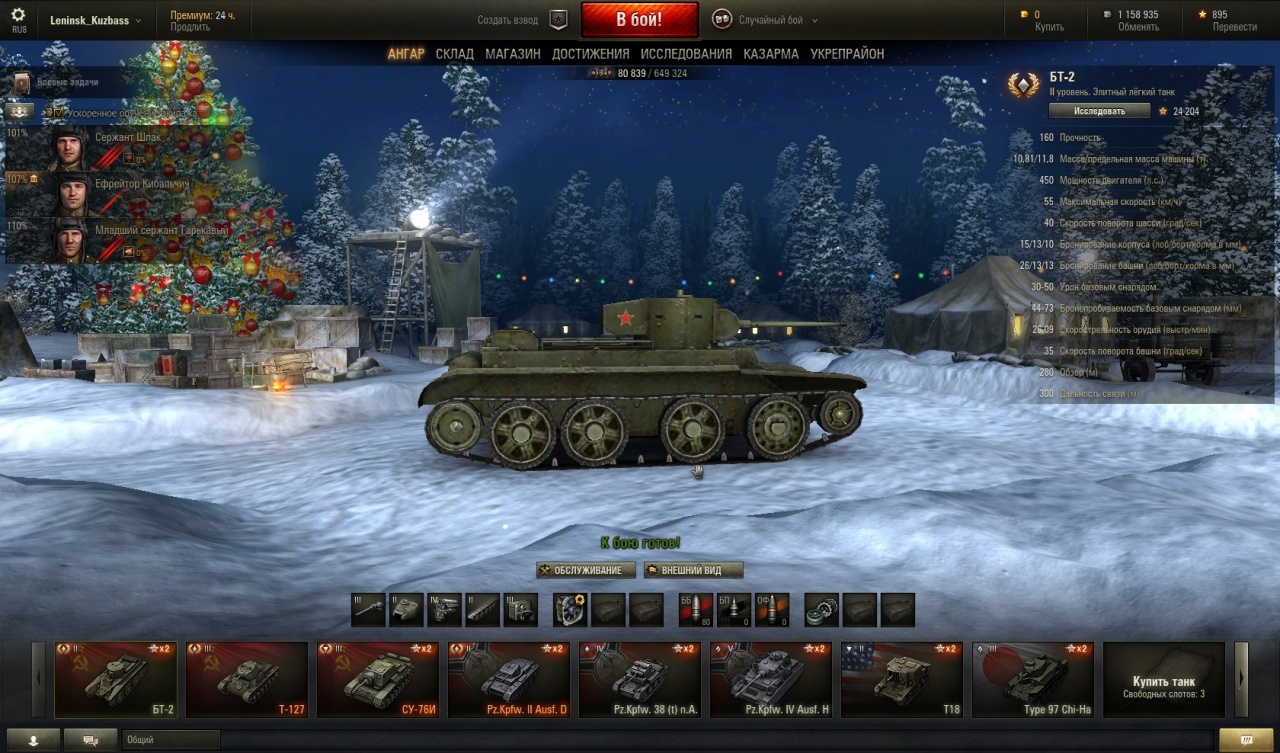The height and width of the screenshot is (753, 1280).
Task: Select the T-127 tank in carousel
Action: tap(247, 680)
